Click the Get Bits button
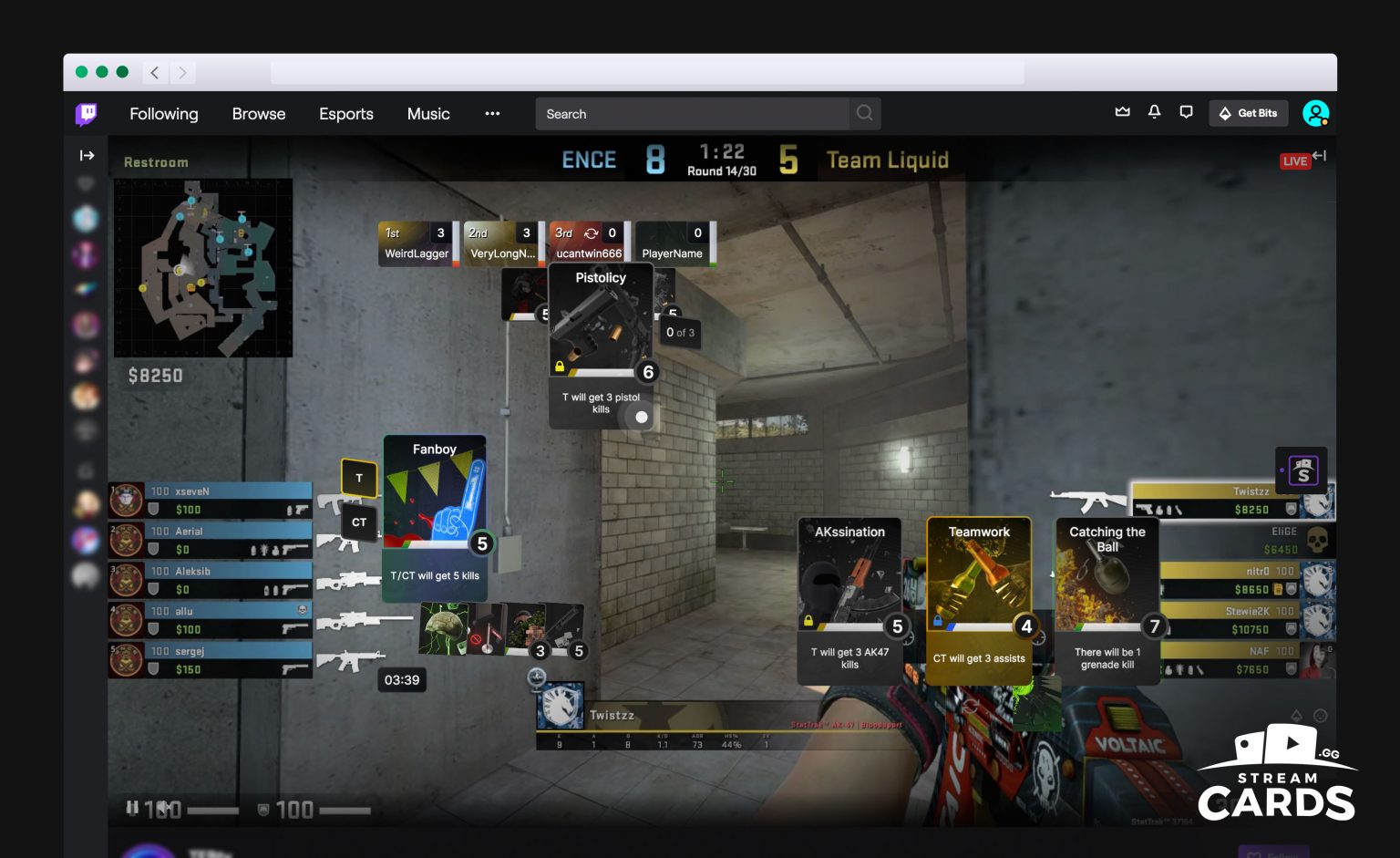This screenshot has width=1400, height=858. tap(1248, 112)
